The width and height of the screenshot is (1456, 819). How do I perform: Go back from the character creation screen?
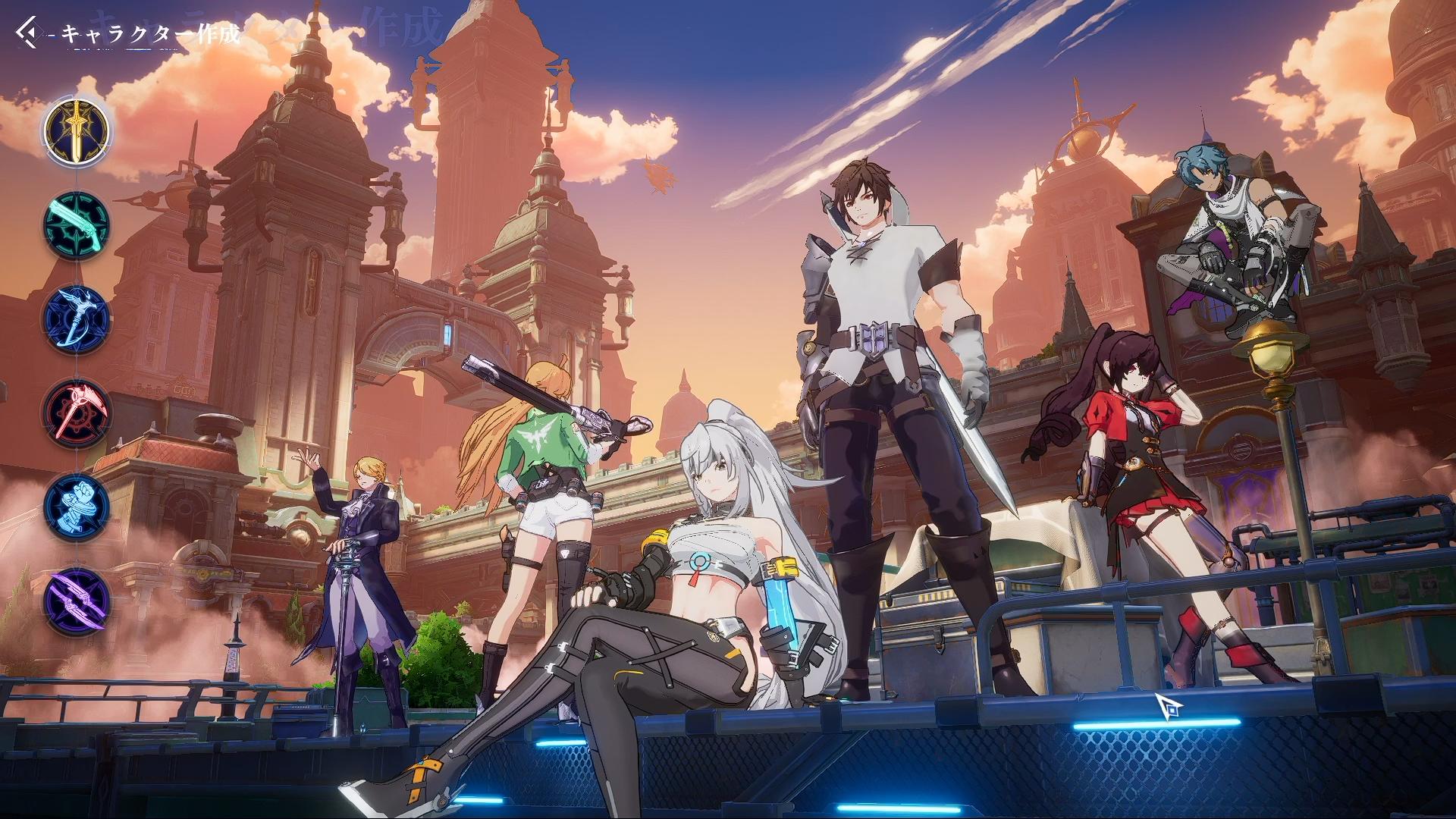point(27,35)
